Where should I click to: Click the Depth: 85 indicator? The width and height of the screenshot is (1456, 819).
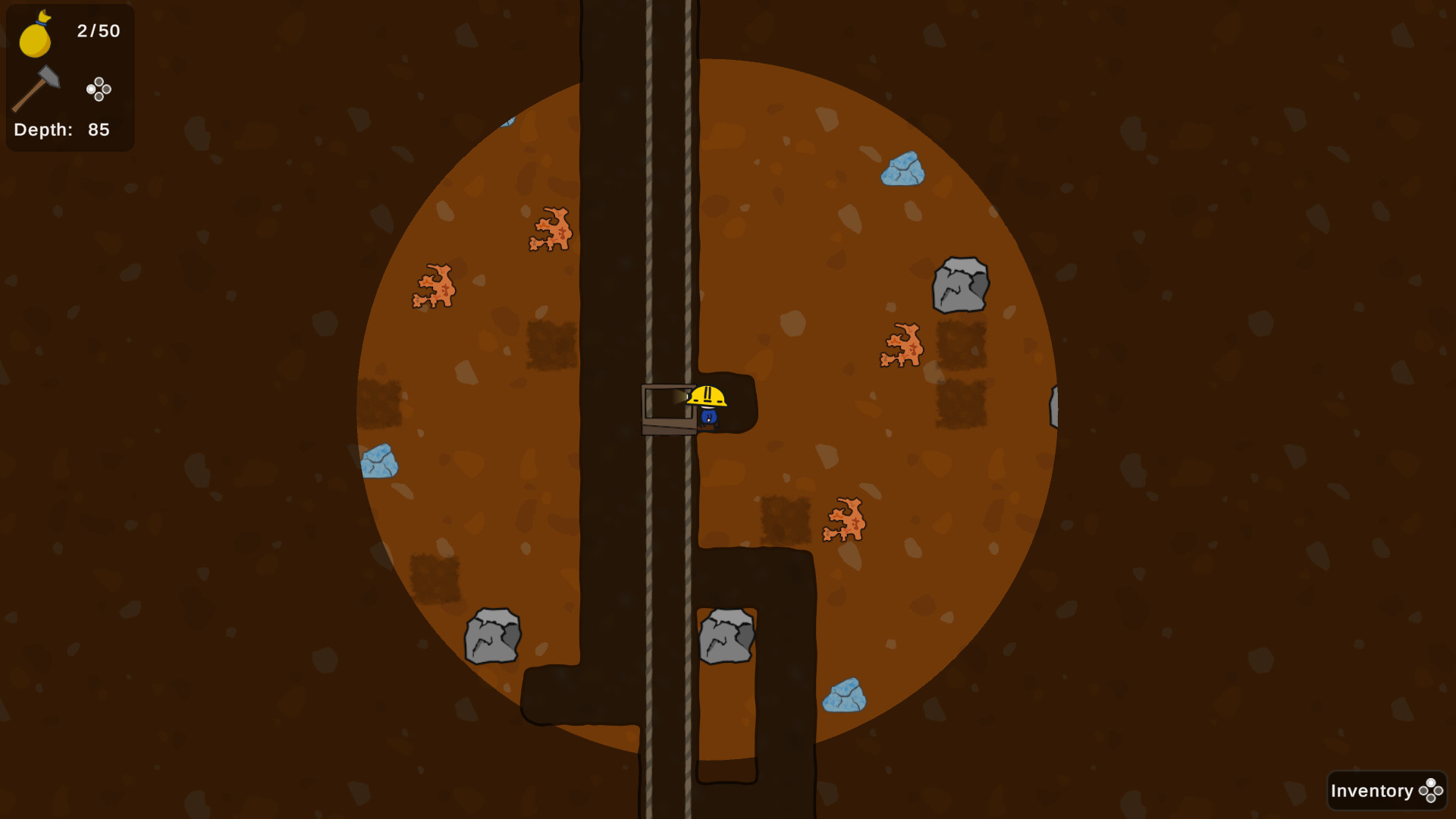59,130
